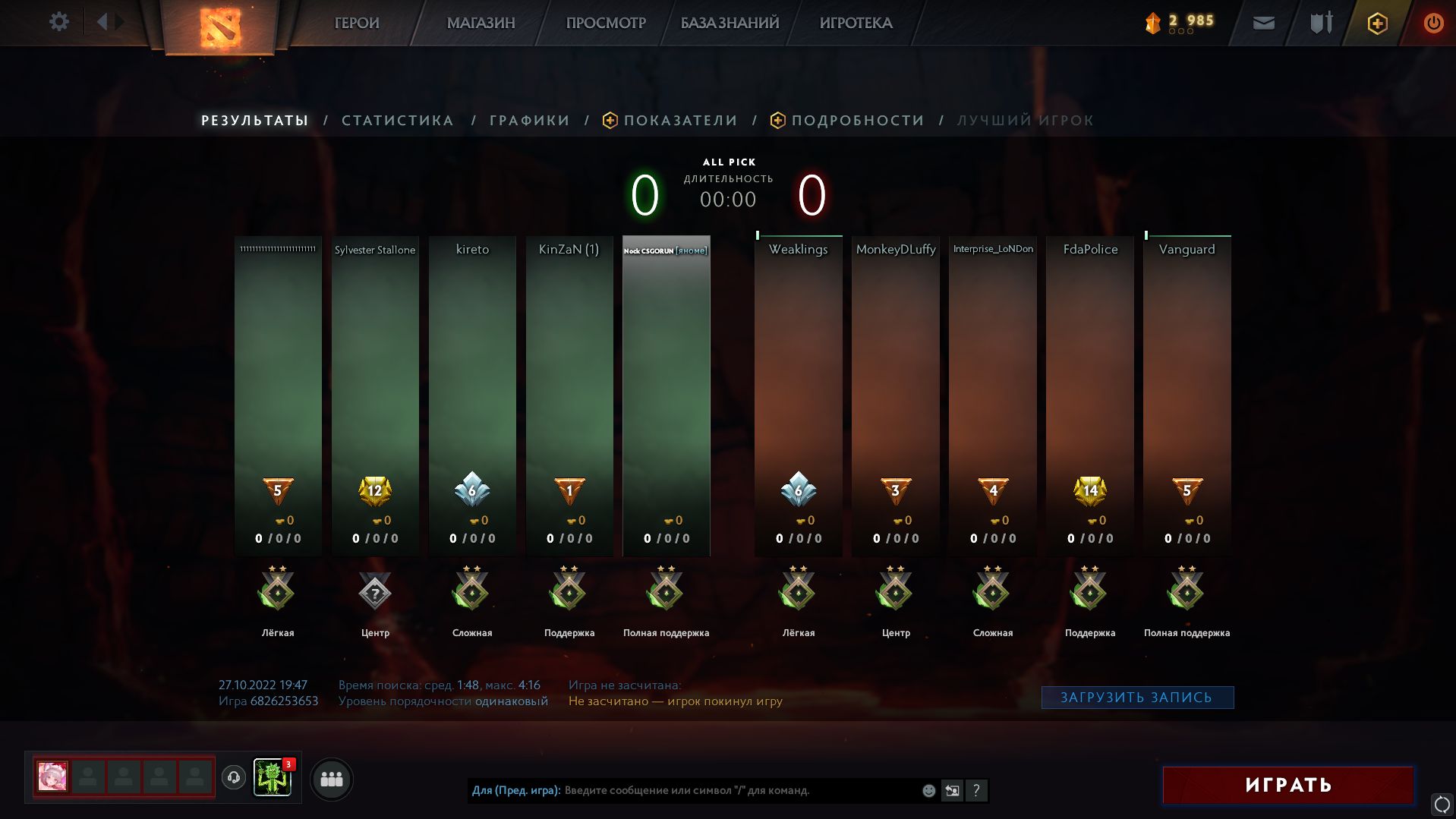The height and width of the screenshot is (819, 1456).
Task: Switch to the СТАТИСТИКА tab
Action: (x=397, y=120)
